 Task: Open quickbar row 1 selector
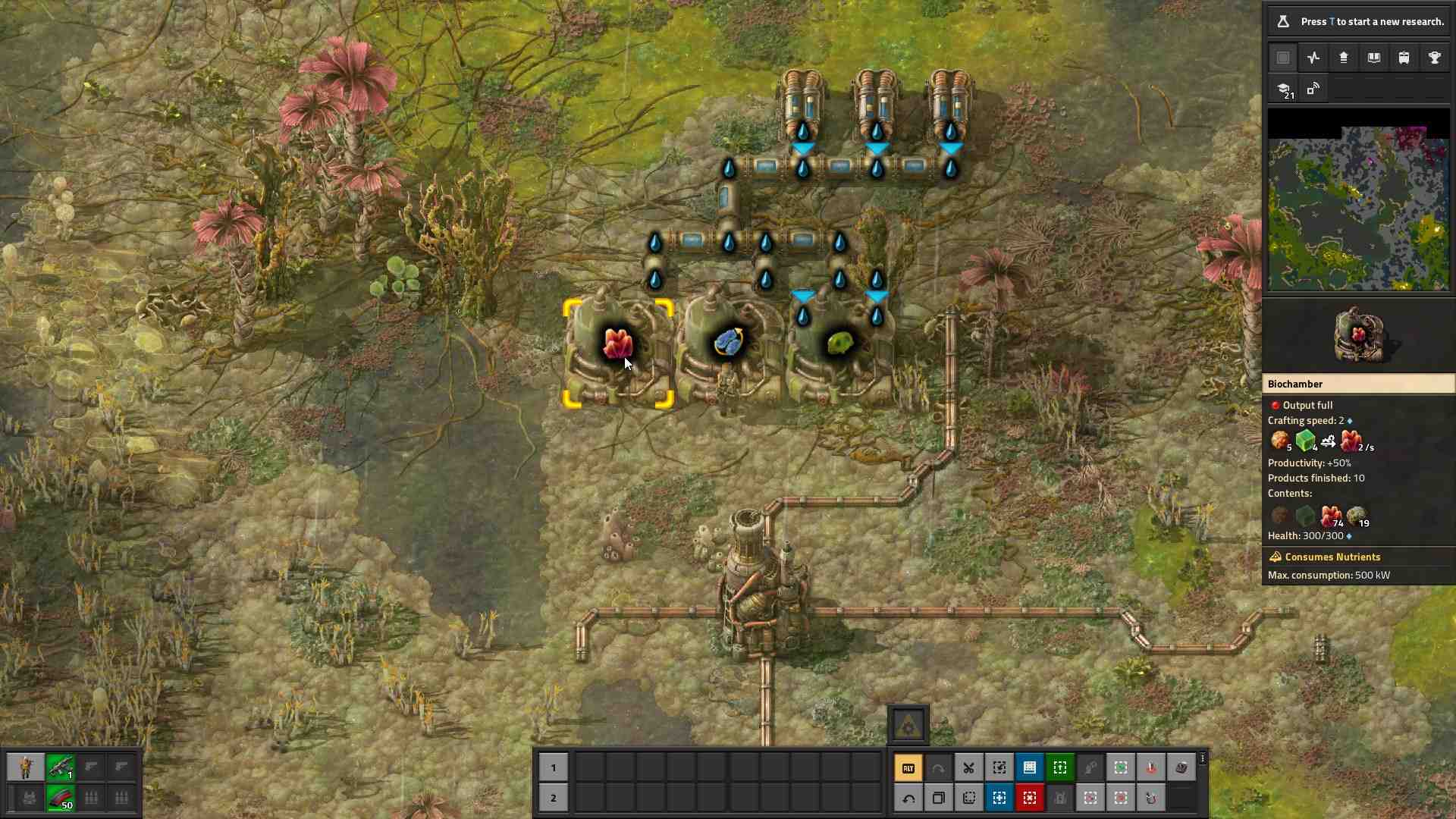tap(554, 768)
